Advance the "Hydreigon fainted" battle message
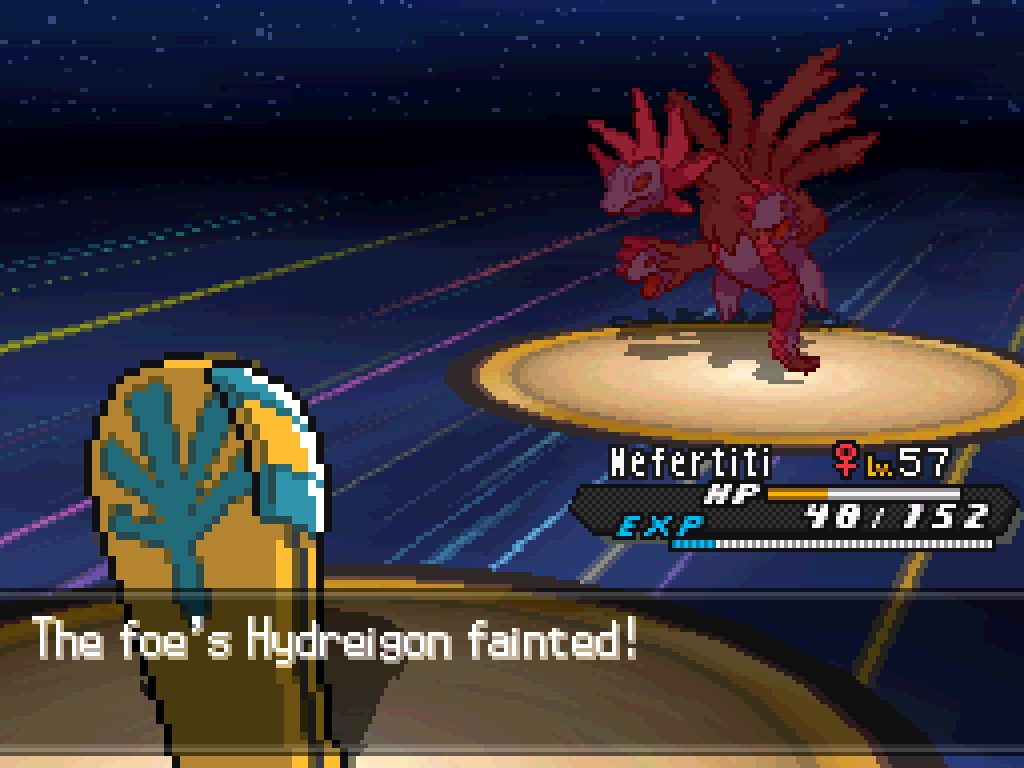The height and width of the screenshot is (768, 1024). [336, 640]
